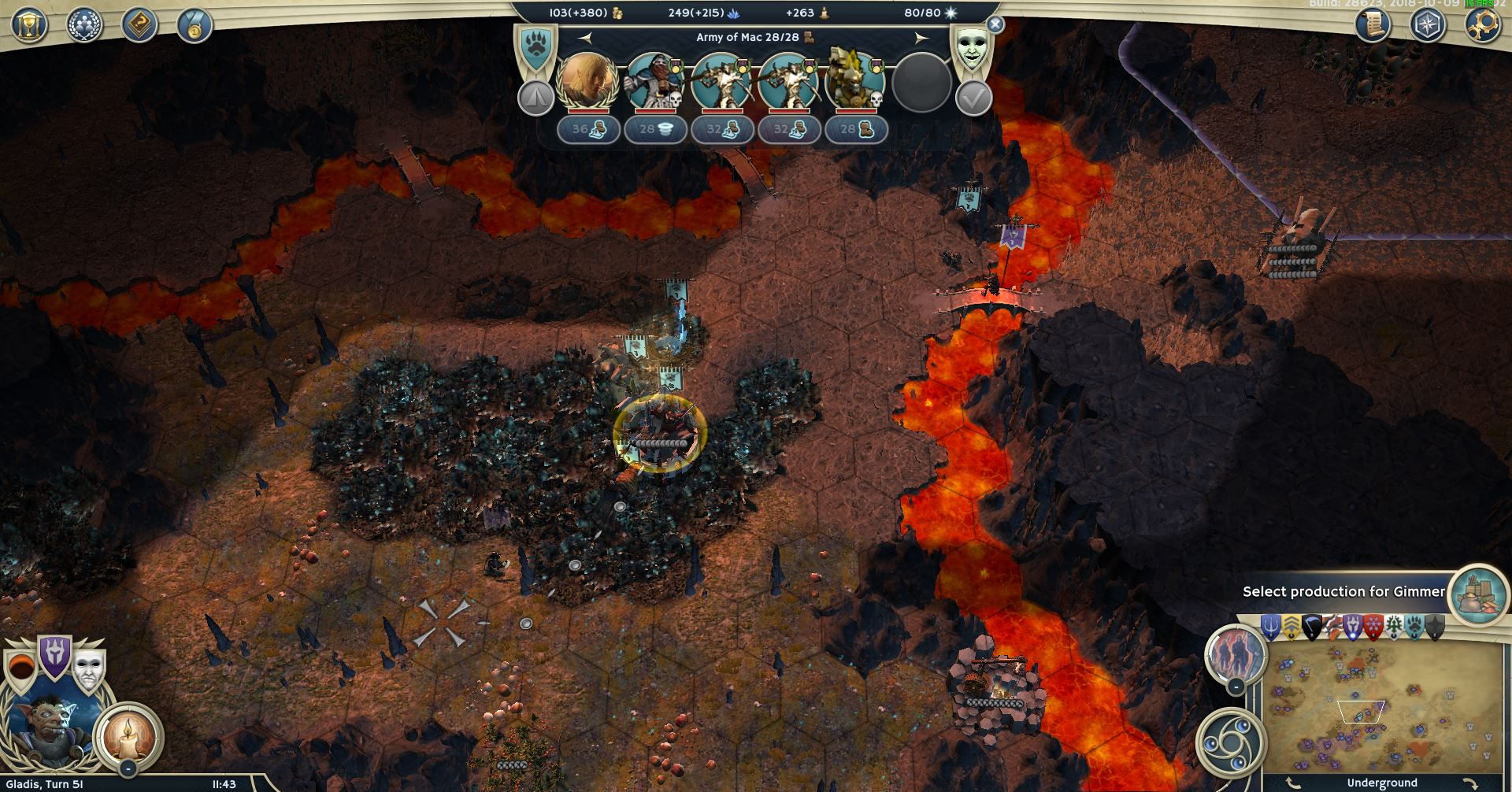The width and height of the screenshot is (1512, 792).
Task: Open the gold medal icon
Action: click(x=194, y=25)
